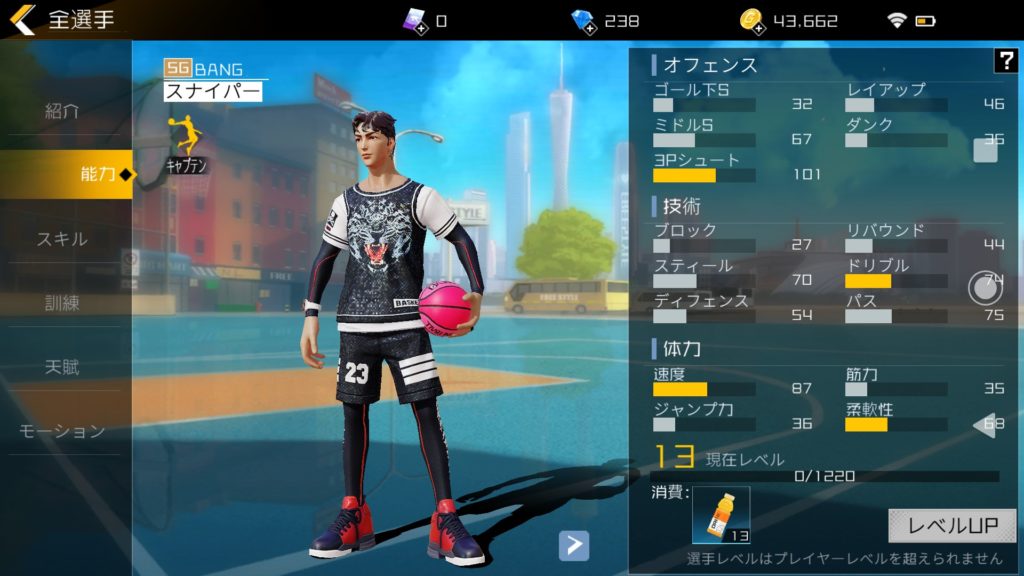Open help with the question mark icon
This screenshot has width=1024, height=576.
(x=1005, y=61)
